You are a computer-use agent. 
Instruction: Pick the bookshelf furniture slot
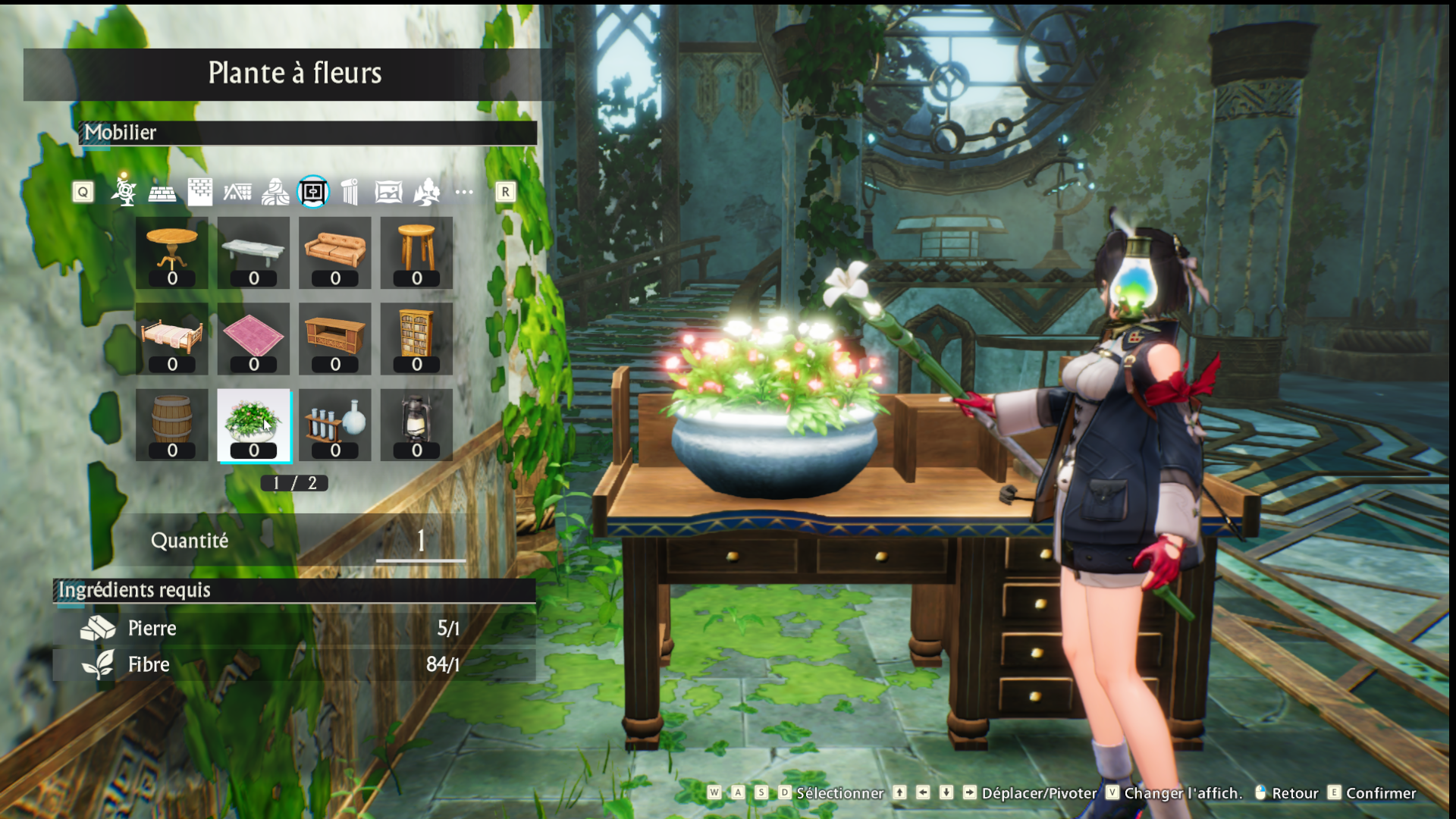pyautogui.click(x=416, y=338)
